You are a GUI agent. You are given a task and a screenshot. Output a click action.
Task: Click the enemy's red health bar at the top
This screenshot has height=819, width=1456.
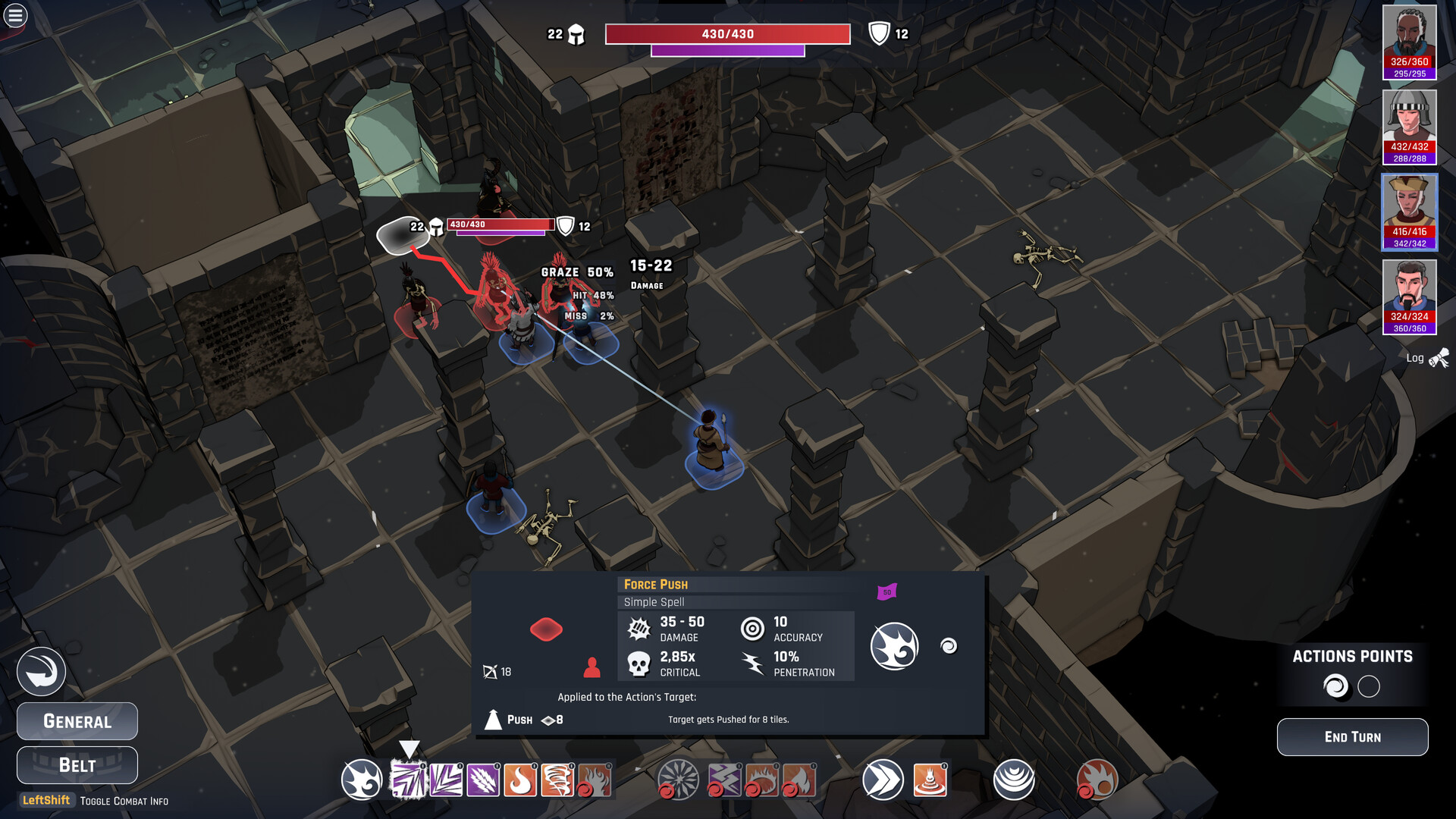[x=727, y=33]
